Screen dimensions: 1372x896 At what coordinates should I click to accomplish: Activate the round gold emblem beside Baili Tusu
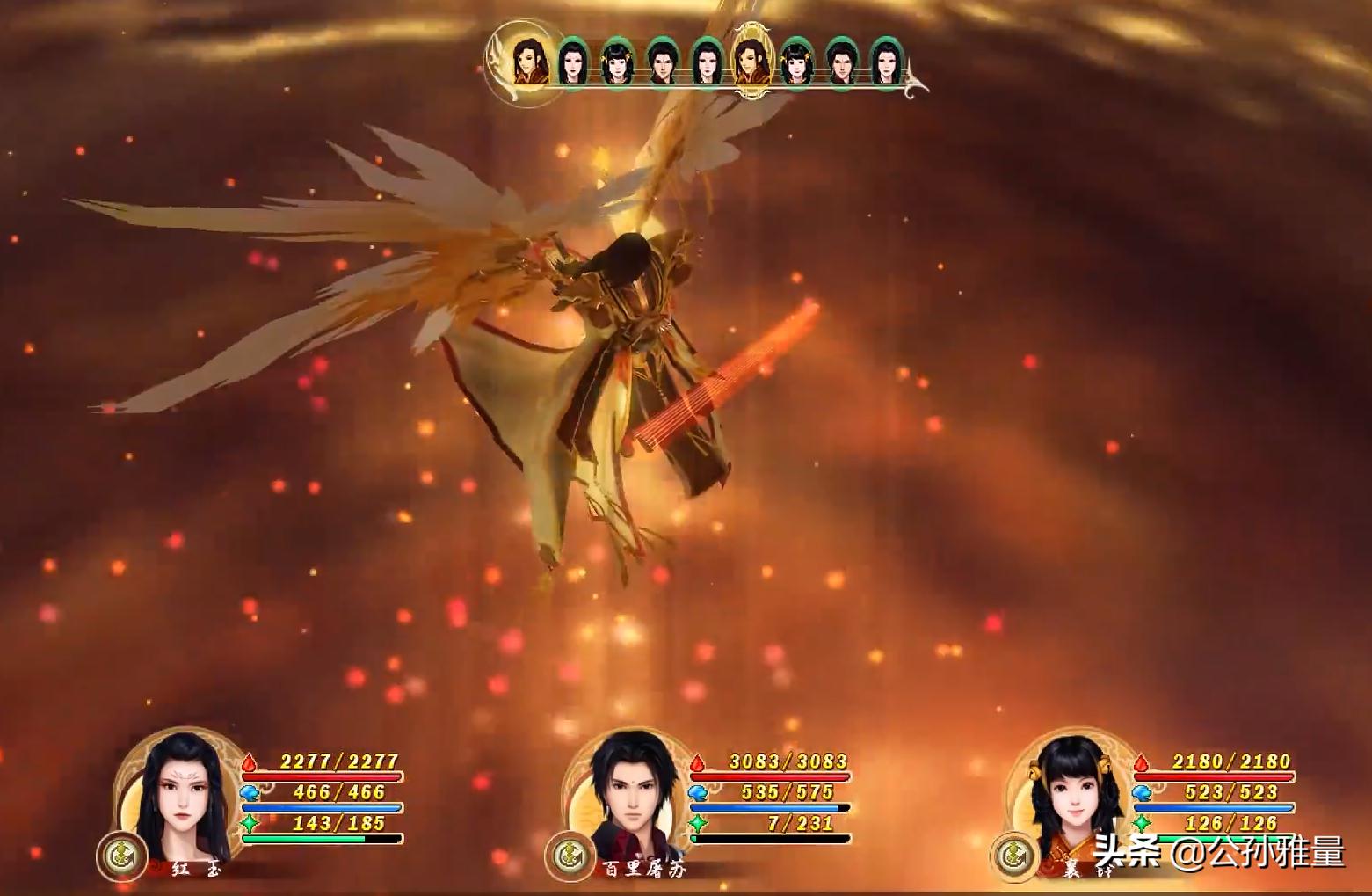tap(568, 856)
